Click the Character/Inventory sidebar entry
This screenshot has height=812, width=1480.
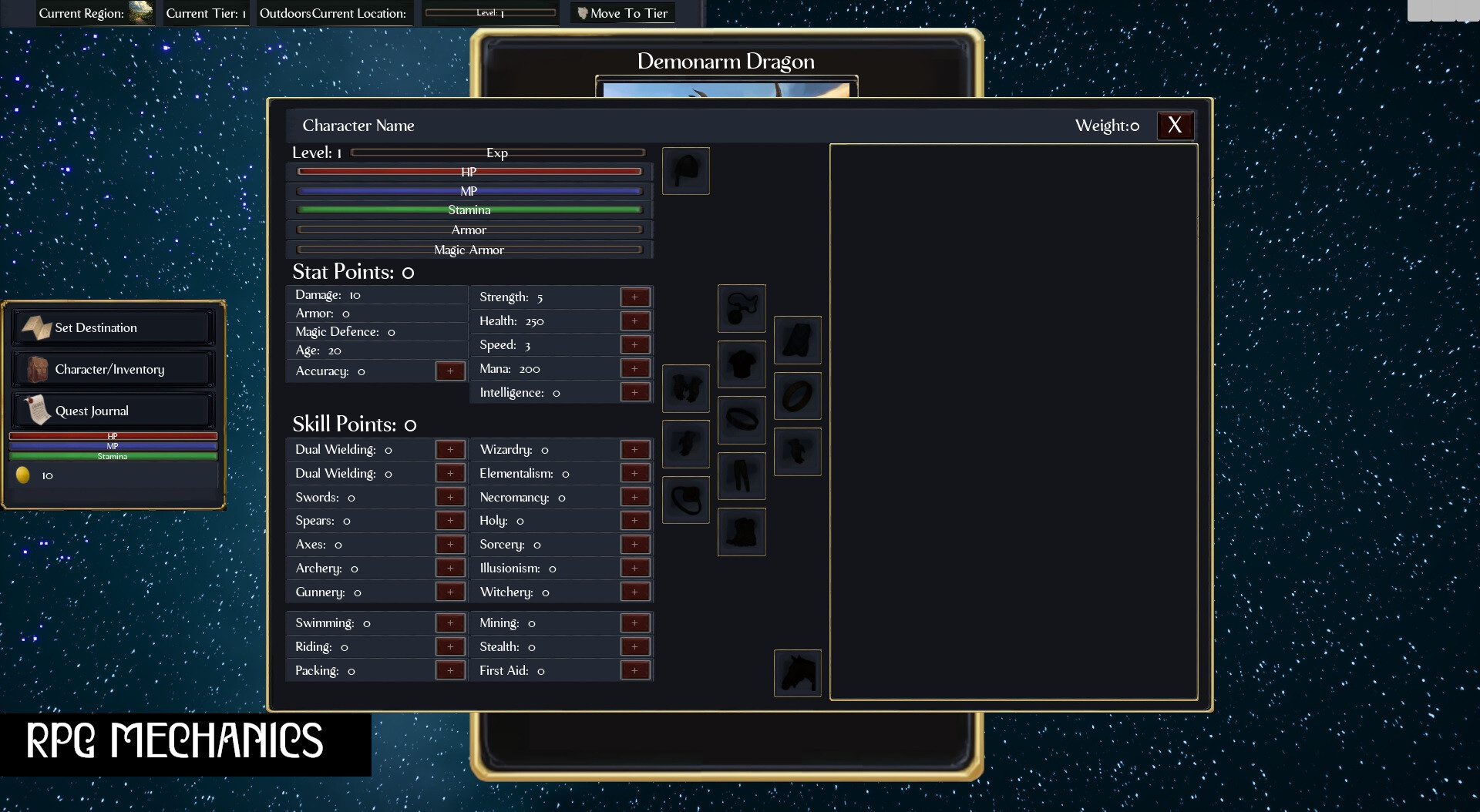112,368
